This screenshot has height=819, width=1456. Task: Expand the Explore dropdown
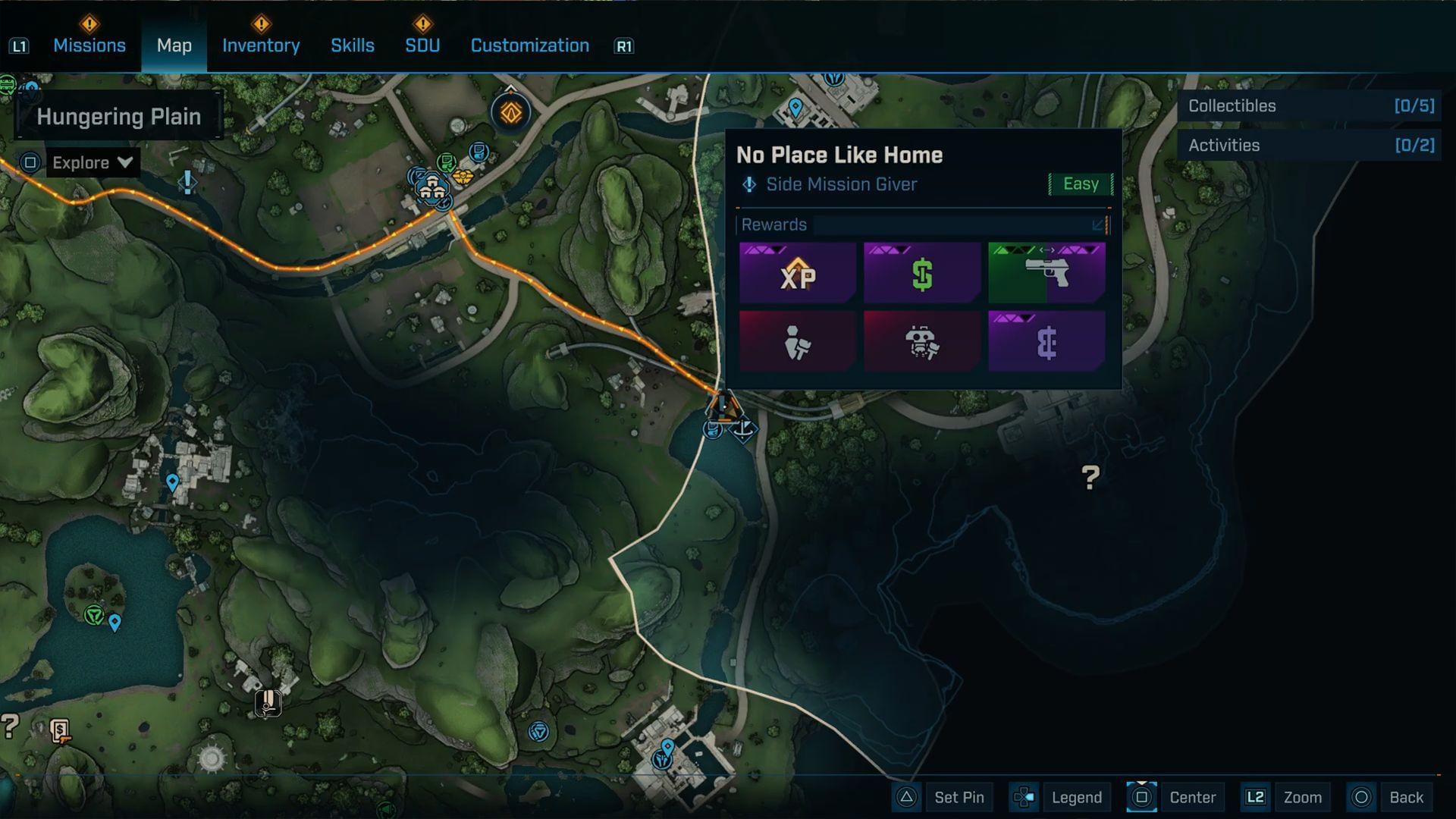tap(93, 162)
